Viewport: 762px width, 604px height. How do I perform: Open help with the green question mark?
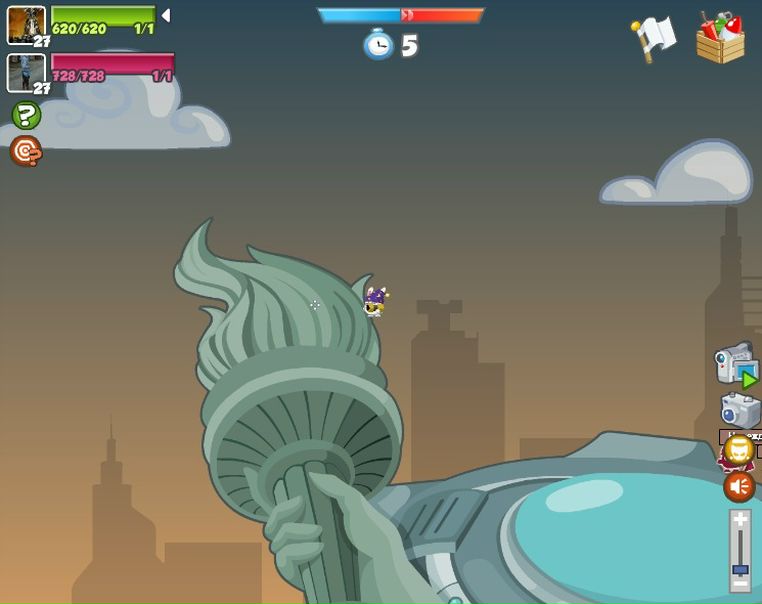pos(26,115)
